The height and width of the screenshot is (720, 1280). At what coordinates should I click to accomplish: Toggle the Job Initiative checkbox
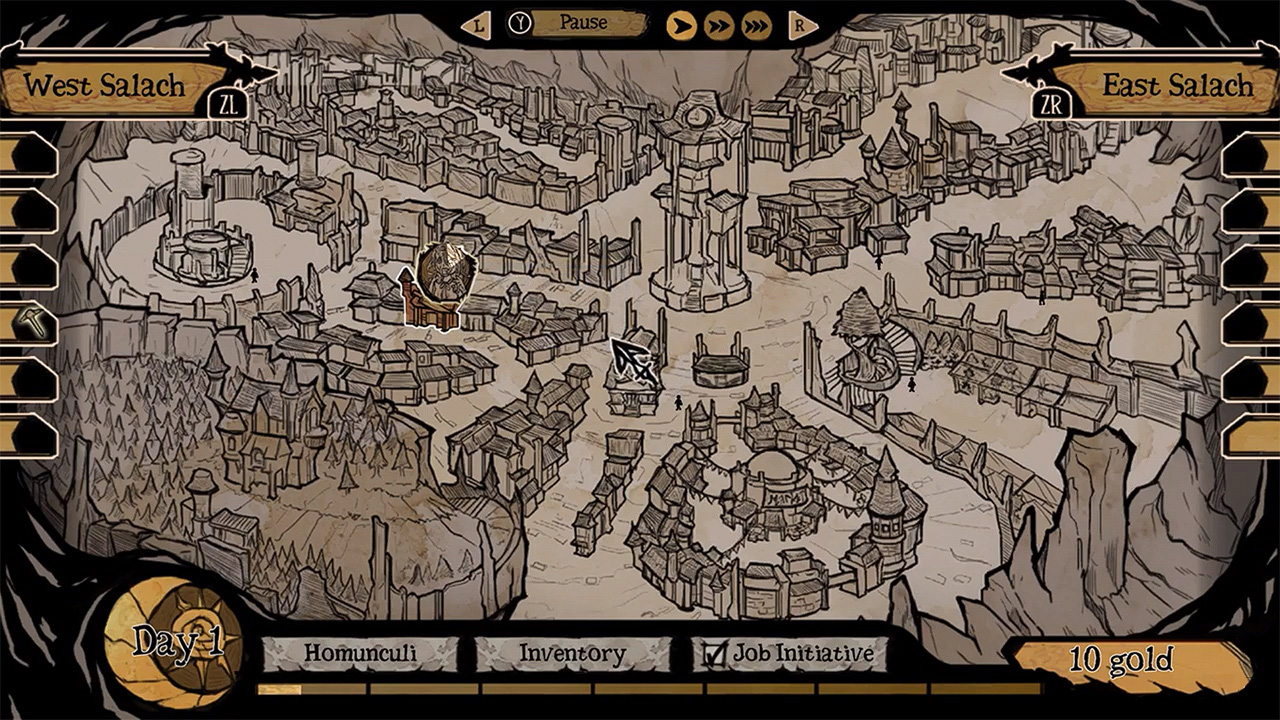click(x=716, y=652)
